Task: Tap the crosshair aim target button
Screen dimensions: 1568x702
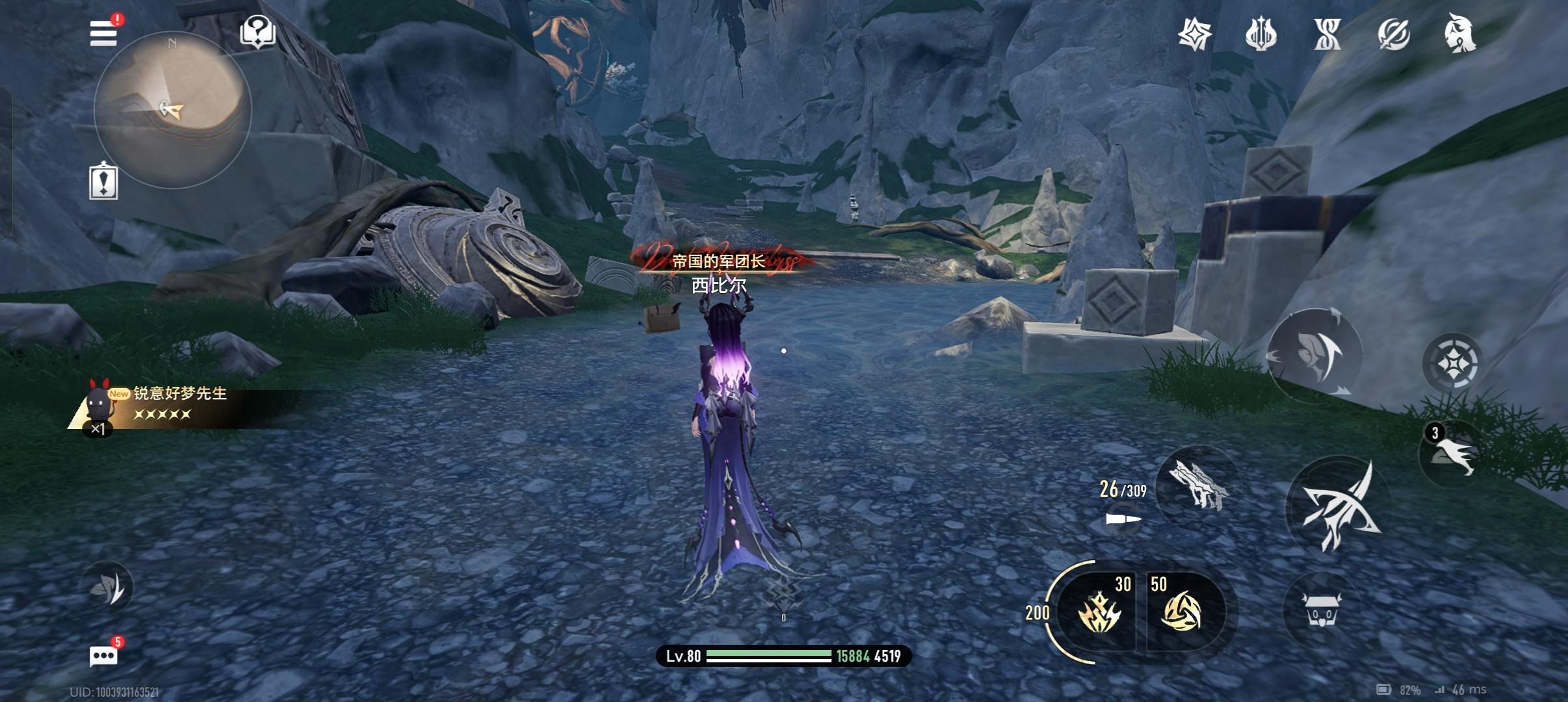Action: [x=1452, y=363]
